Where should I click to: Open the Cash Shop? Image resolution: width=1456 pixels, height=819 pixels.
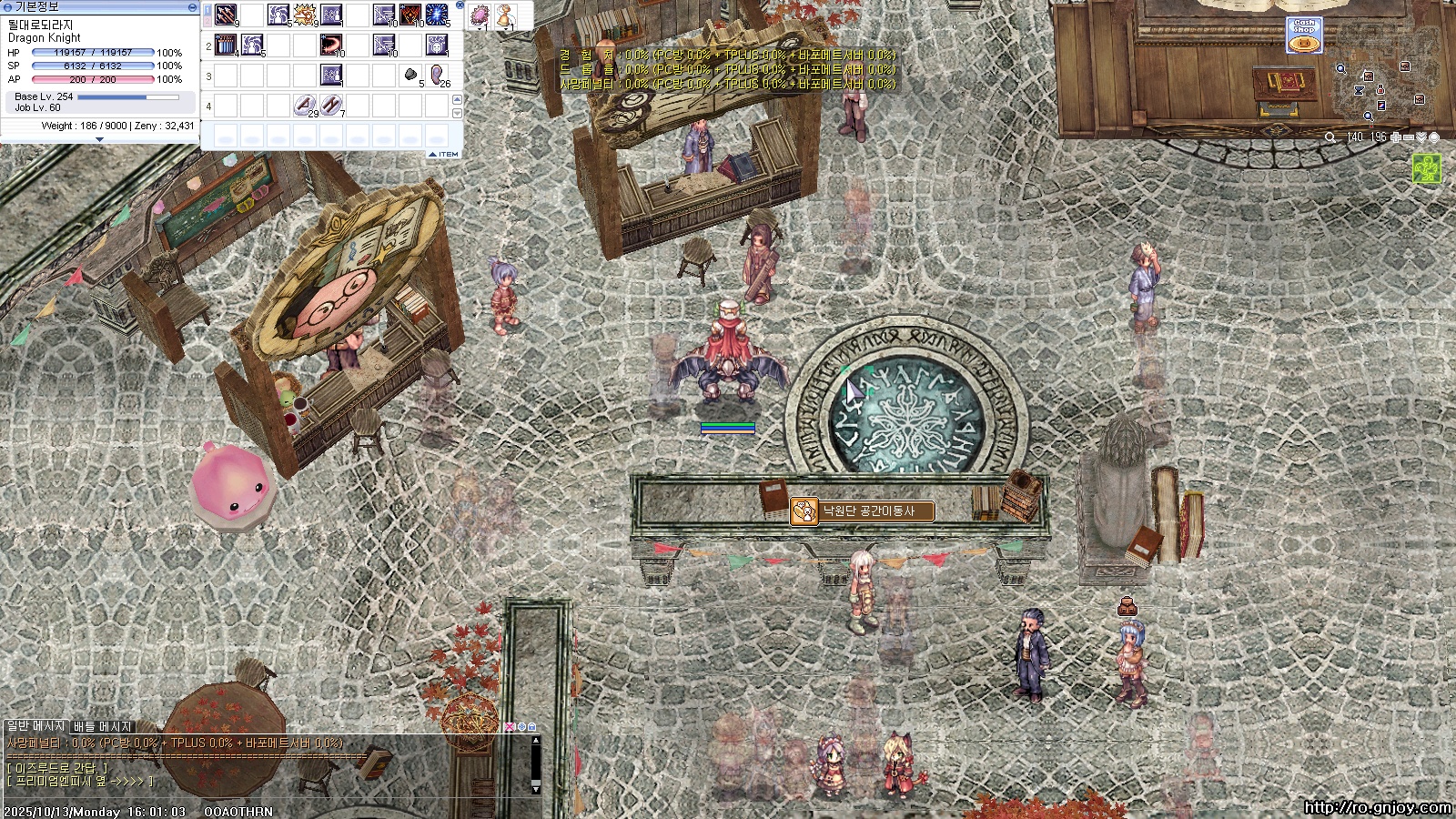click(x=1304, y=34)
